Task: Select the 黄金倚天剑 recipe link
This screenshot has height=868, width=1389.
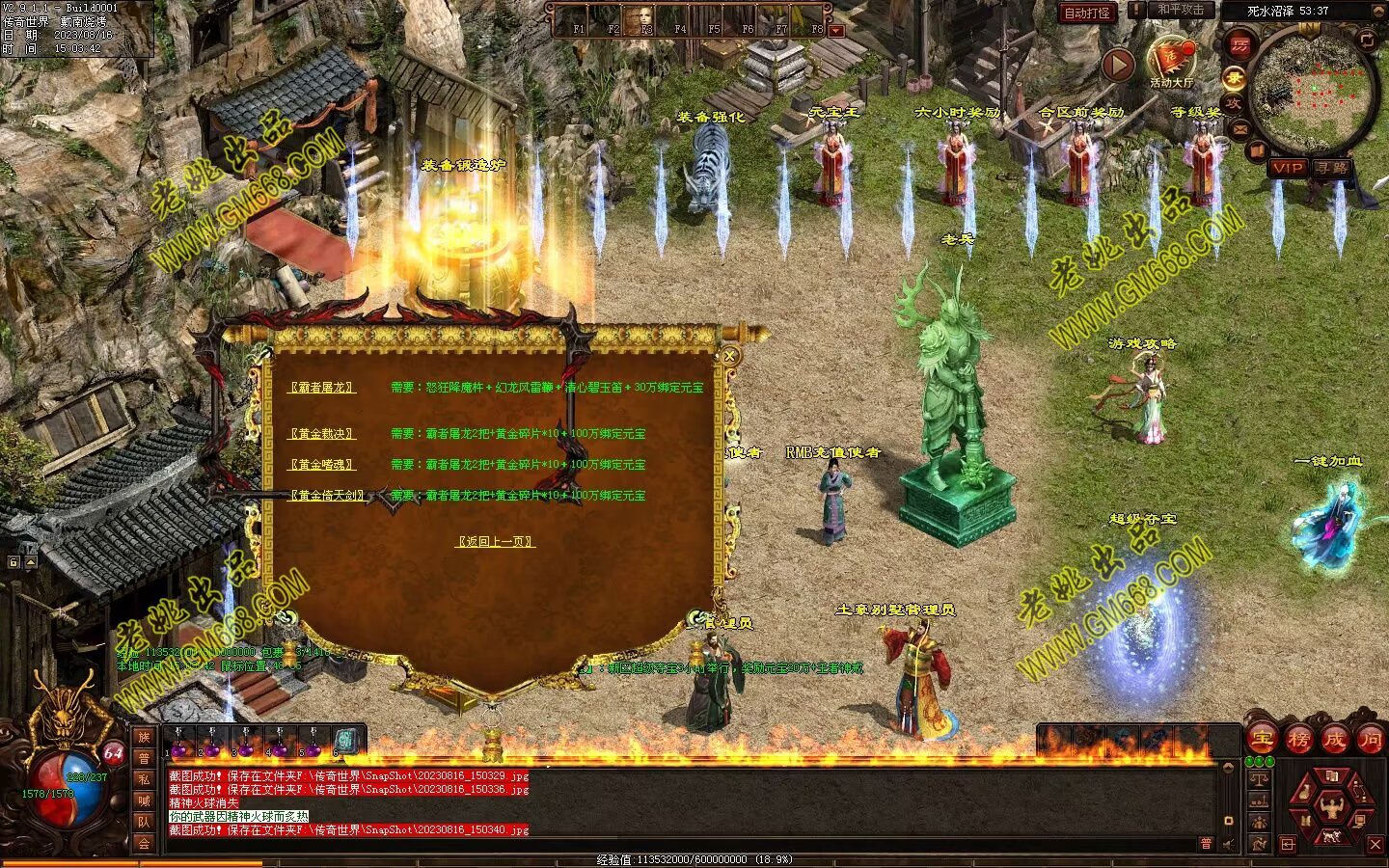Action: coord(327,496)
